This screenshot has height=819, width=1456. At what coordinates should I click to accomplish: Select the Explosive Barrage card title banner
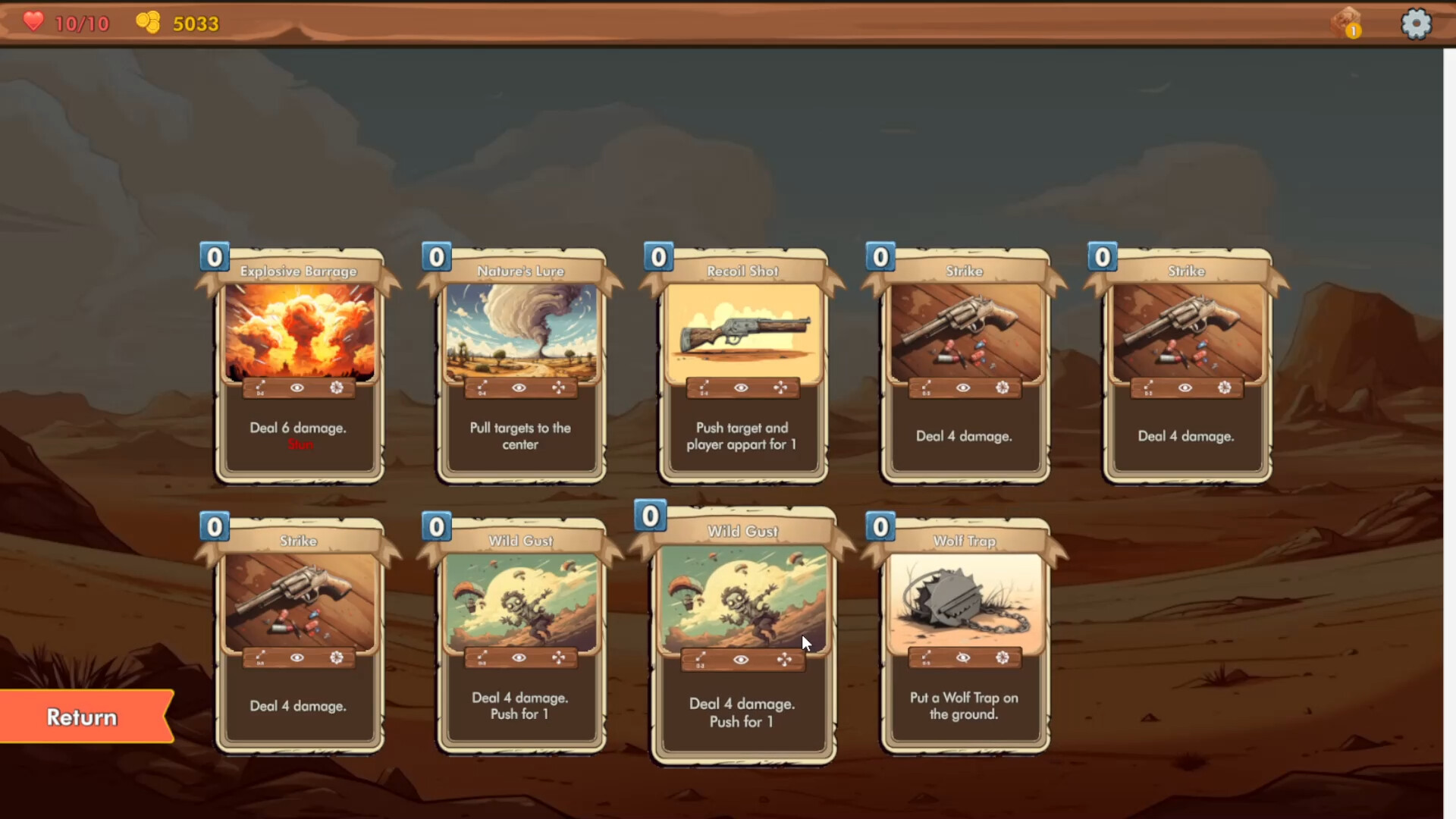pyautogui.click(x=298, y=271)
